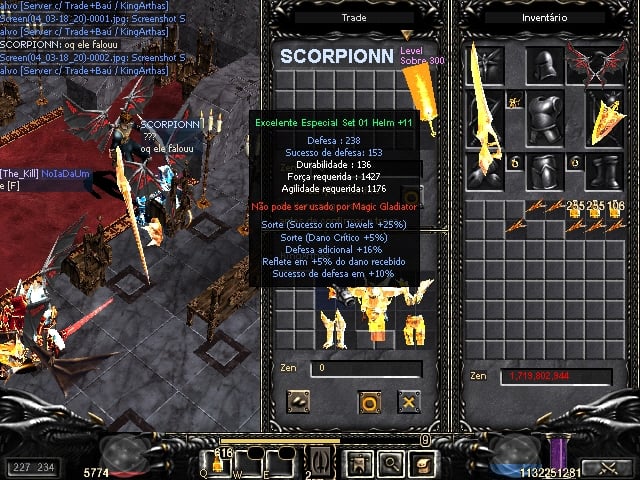This screenshot has height=480, width=640.
Task: Select the equipped boots slot
Action: click(x=604, y=170)
